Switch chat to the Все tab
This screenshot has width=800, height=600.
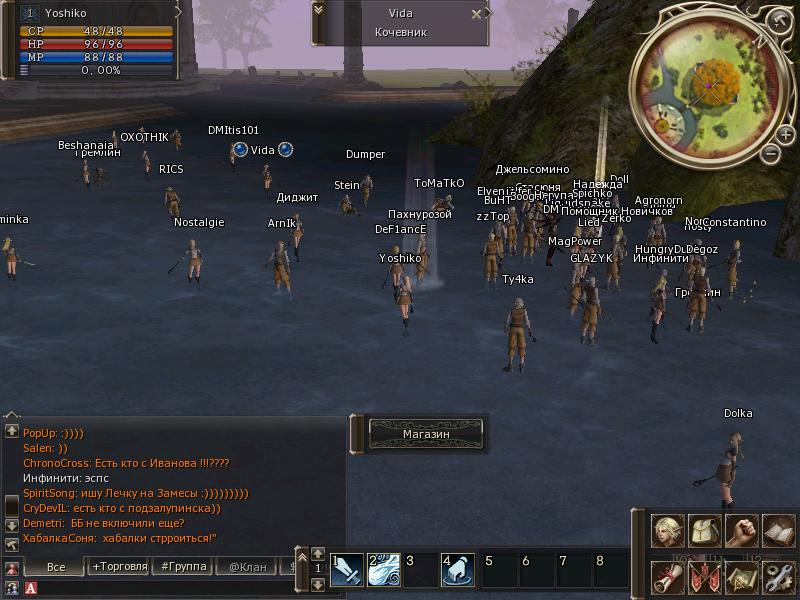56,567
